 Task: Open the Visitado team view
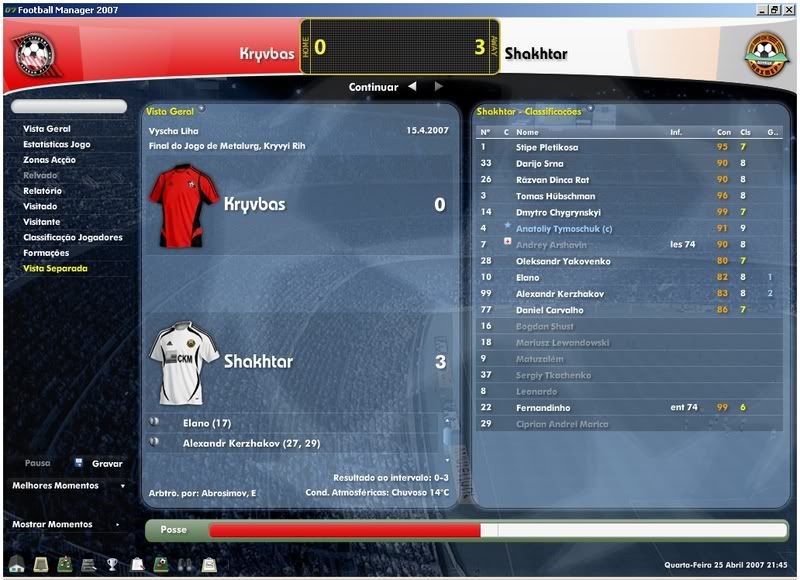(x=41, y=206)
